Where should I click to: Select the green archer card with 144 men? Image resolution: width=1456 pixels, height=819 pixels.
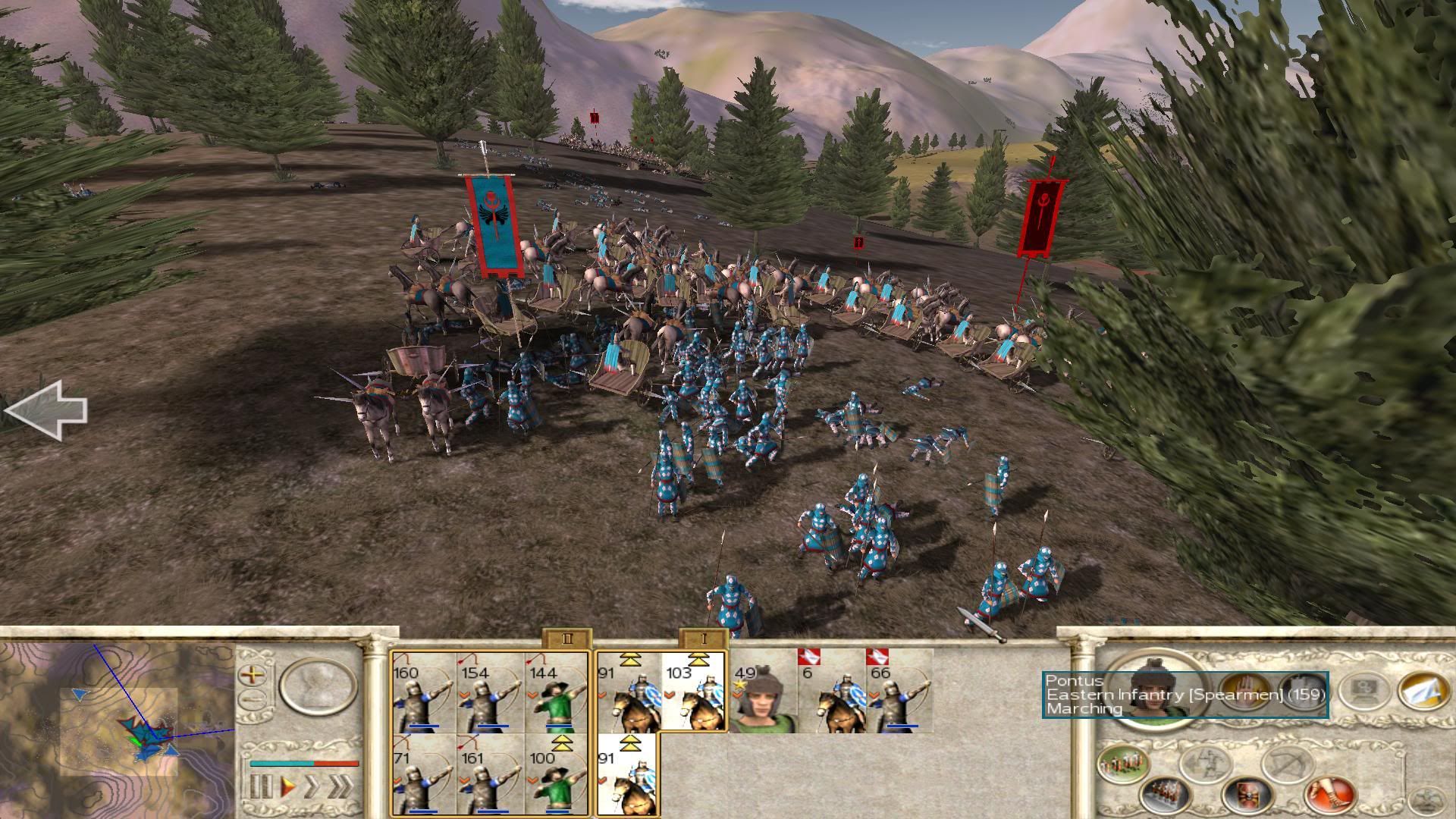556,694
